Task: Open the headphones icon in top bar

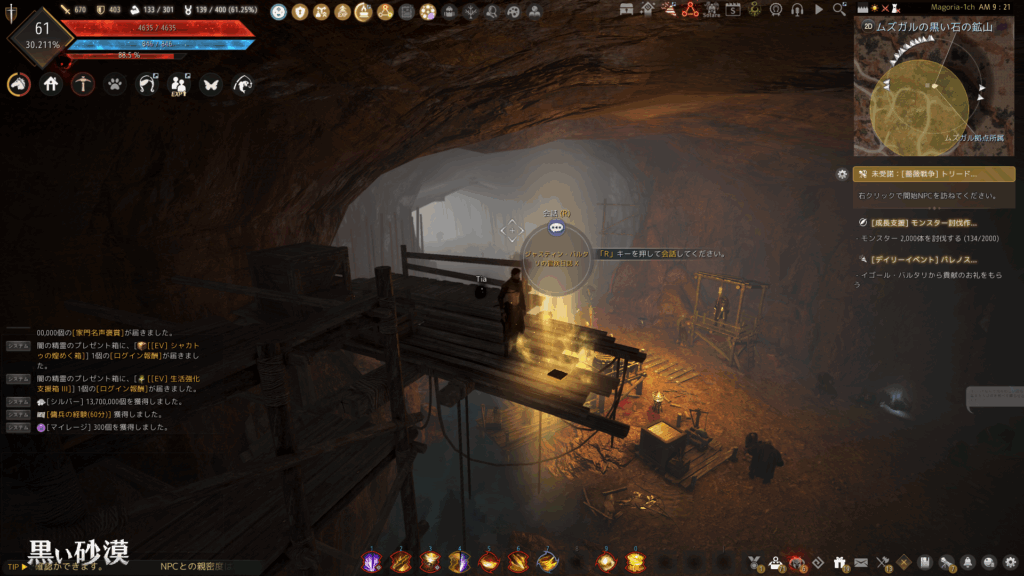Action: click(797, 10)
